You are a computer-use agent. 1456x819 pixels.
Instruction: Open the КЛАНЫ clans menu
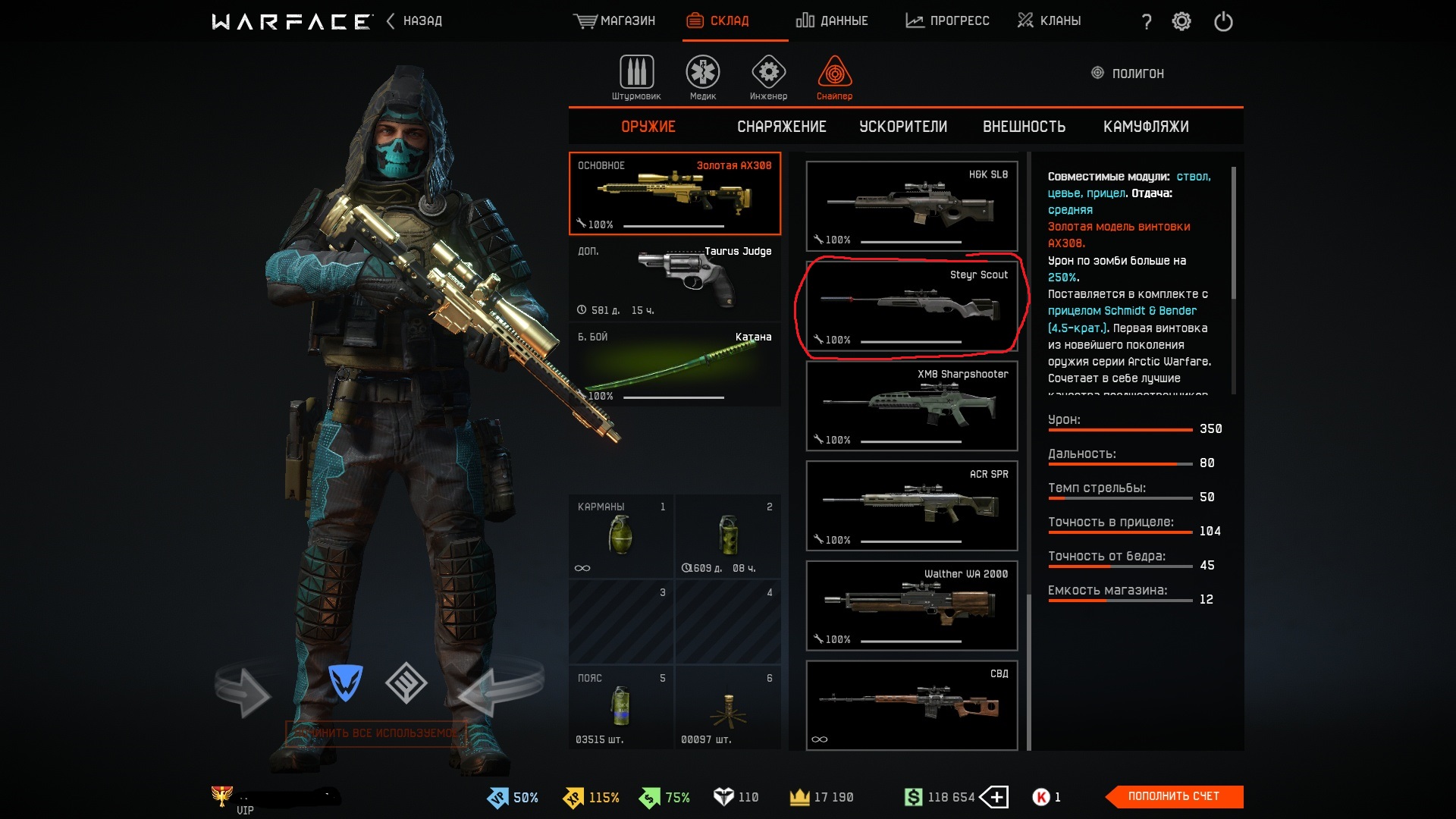[x=1050, y=21]
